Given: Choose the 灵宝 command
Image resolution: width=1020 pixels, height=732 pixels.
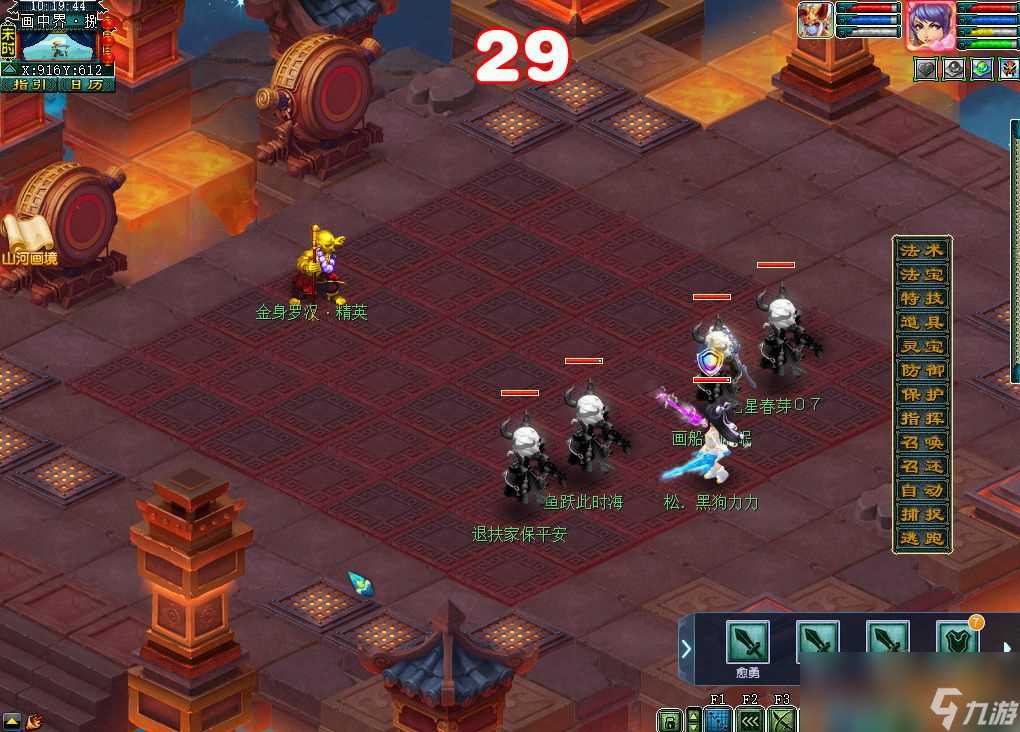Looking at the screenshot, I should [921, 346].
